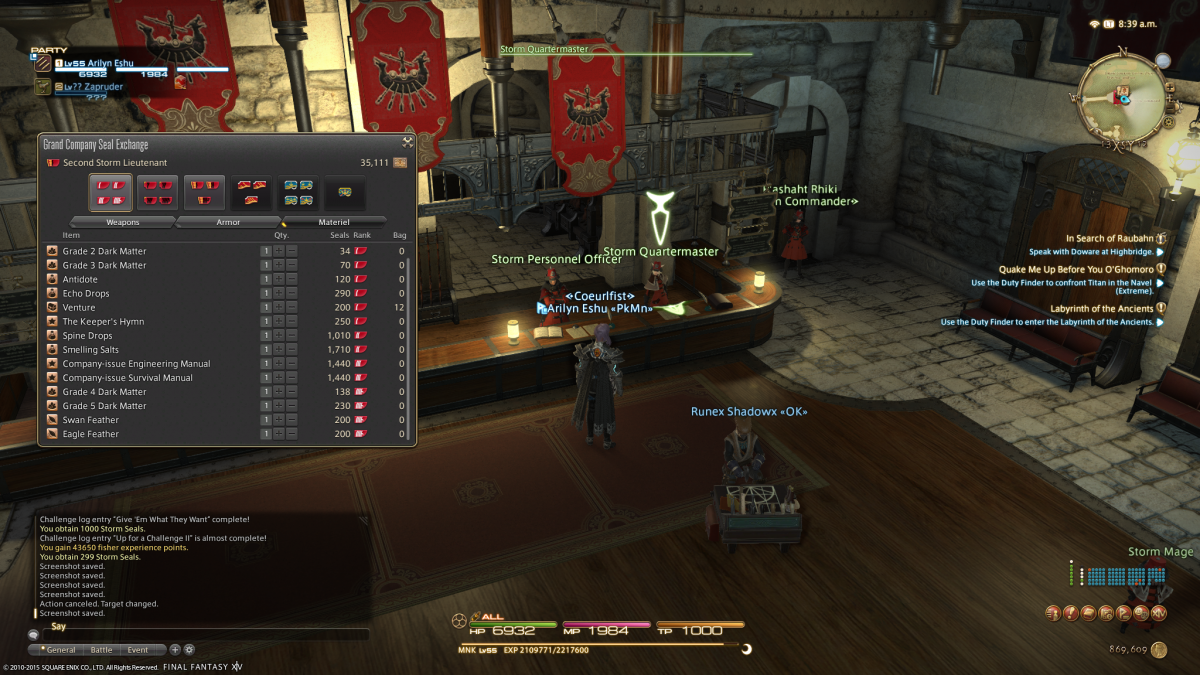Switch chat to the Battle tab
Image resolution: width=1200 pixels, height=675 pixels.
[x=101, y=650]
